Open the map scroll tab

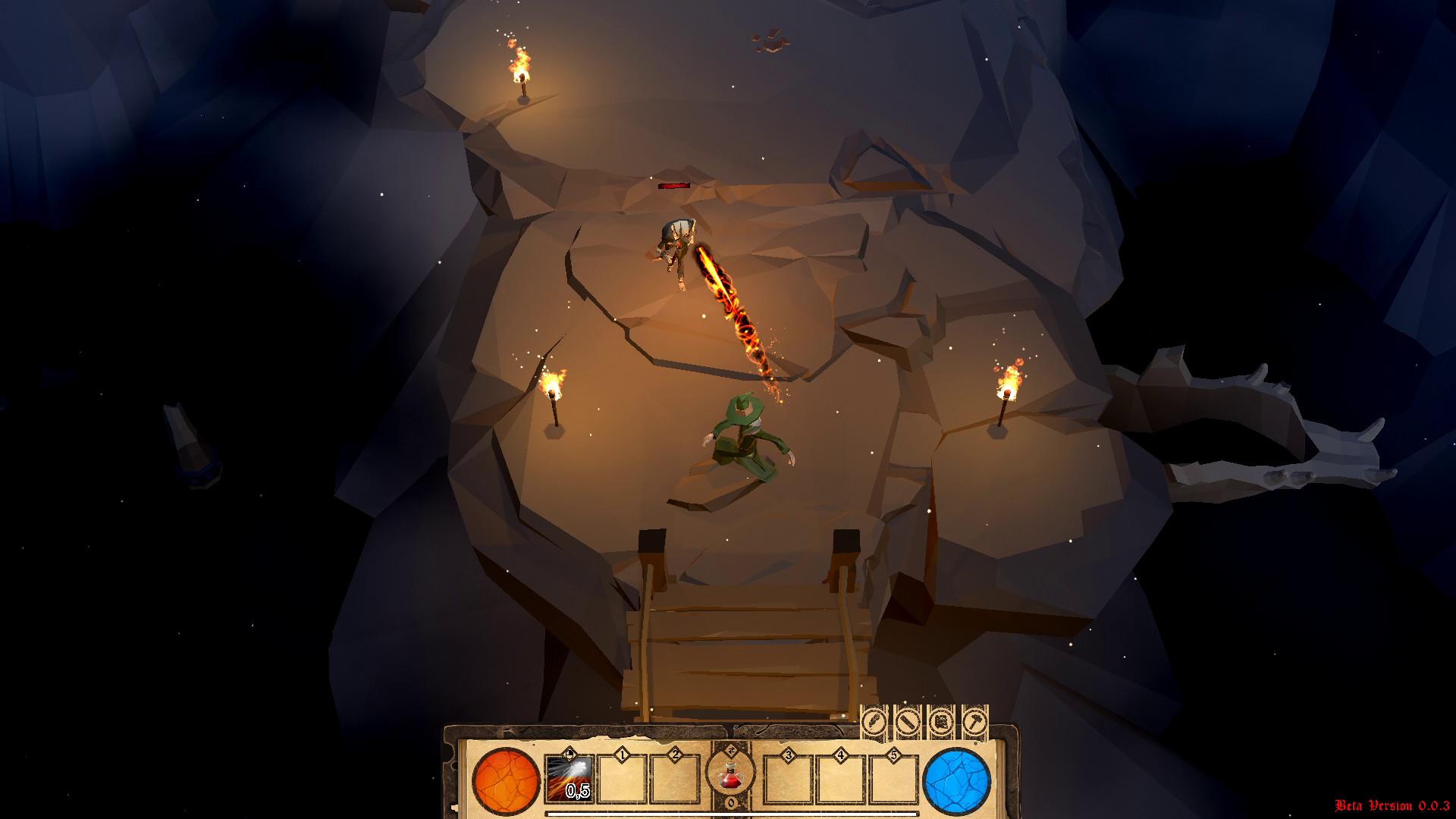click(x=941, y=721)
